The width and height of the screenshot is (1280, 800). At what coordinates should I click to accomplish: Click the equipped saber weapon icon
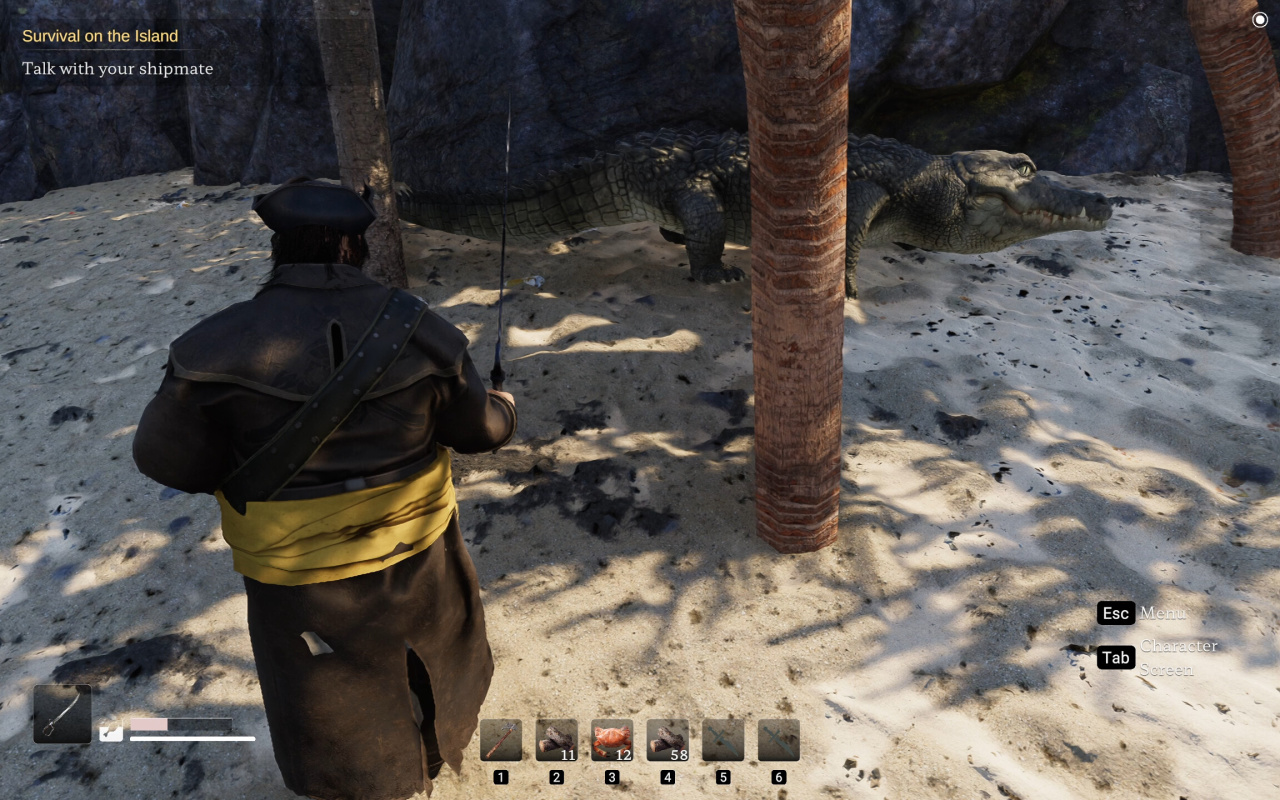click(62, 714)
